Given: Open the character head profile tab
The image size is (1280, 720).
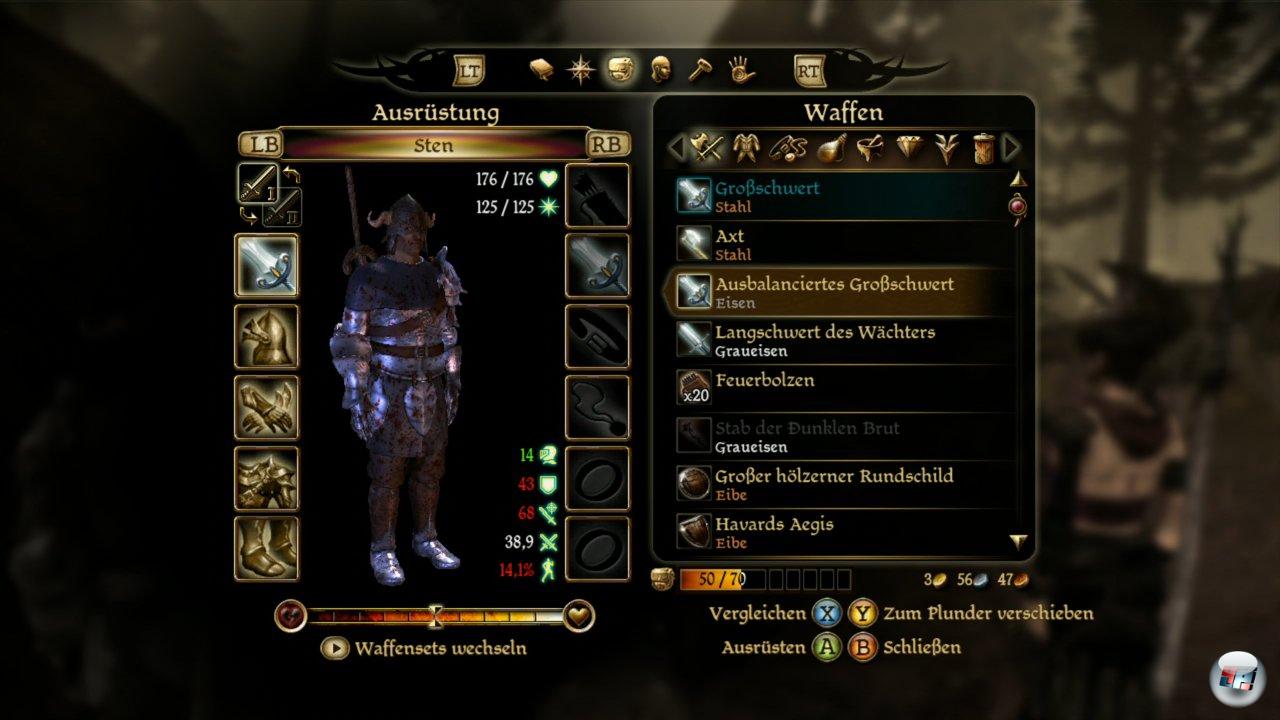Looking at the screenshot, I should click(x=660, y=70).
